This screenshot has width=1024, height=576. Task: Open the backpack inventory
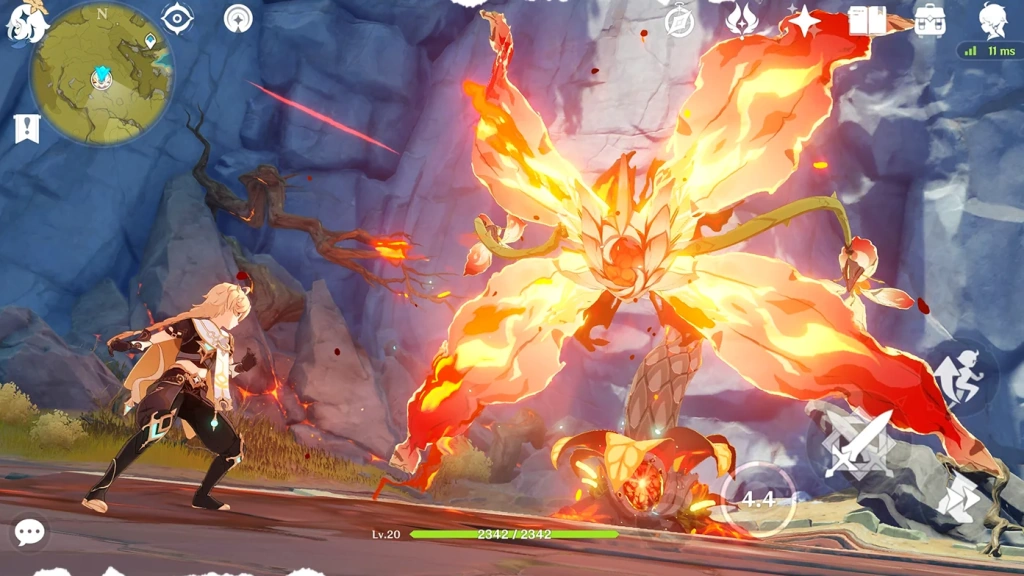click(x=930, y=21)
